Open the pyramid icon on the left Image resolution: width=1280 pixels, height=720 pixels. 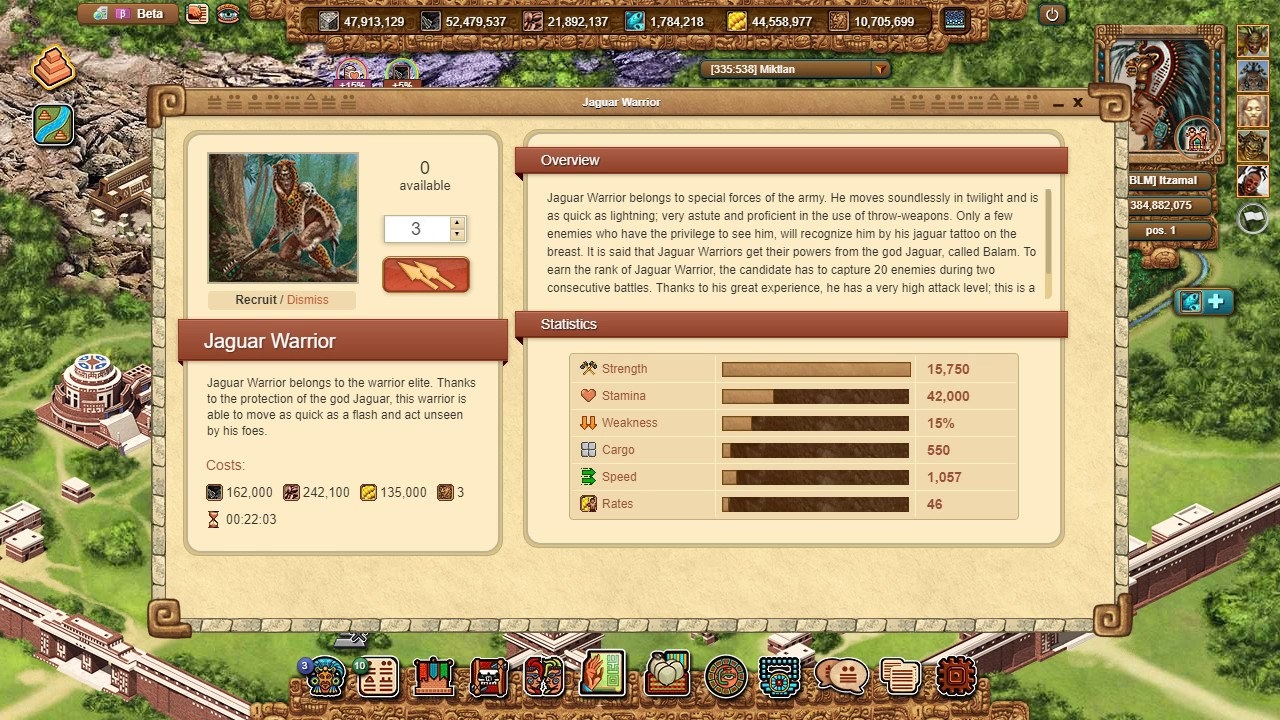point(52,68)
